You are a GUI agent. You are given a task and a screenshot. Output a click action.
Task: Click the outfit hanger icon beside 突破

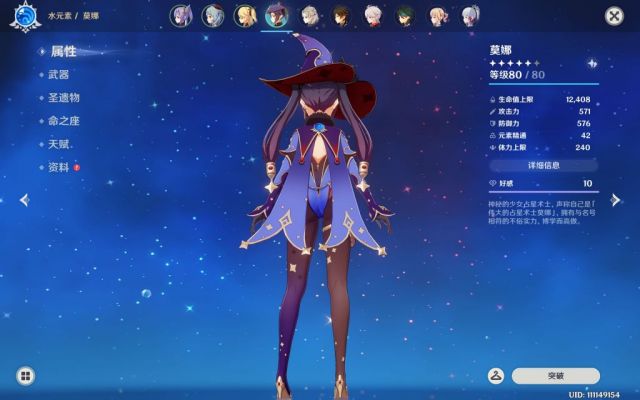pyautogui.click(x=494, y=376)
